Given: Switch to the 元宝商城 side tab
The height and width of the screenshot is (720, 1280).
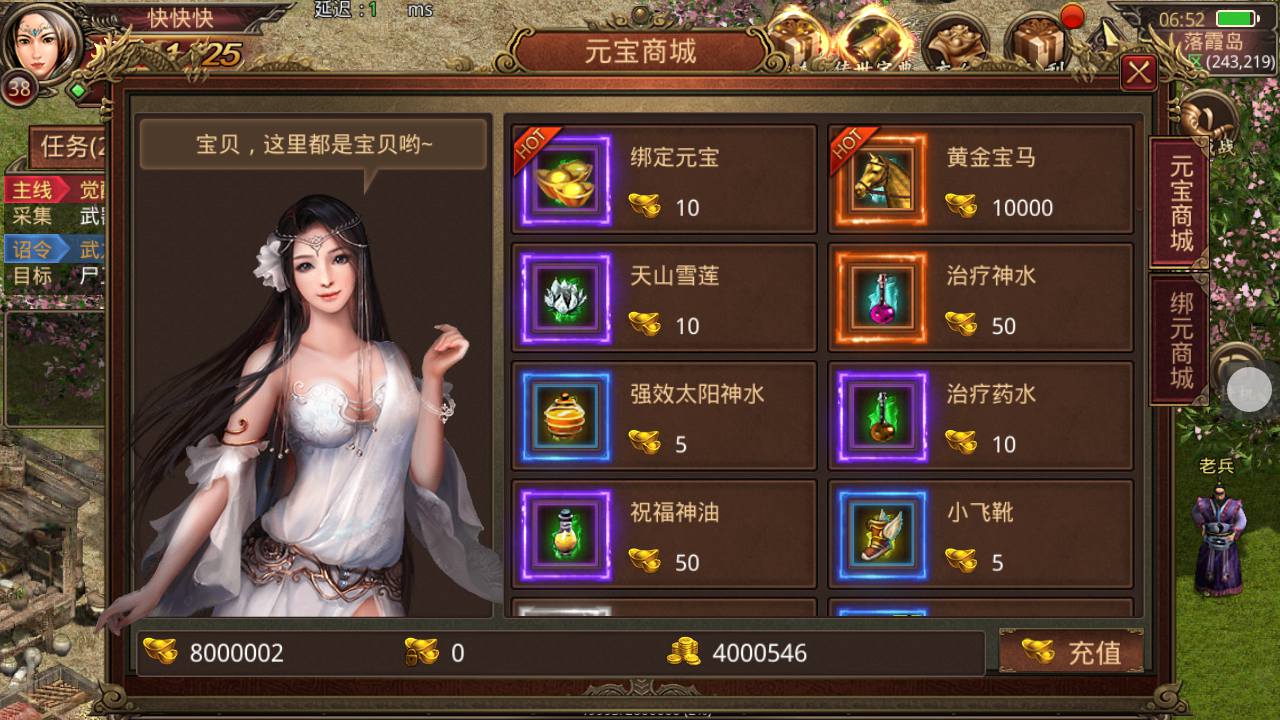Looking at the screenshot, I should point(1180,203).
